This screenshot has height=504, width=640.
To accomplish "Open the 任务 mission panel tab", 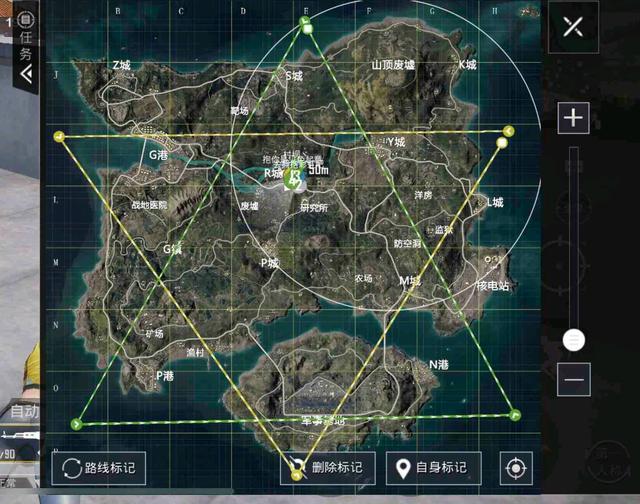I will click(25, 45).
